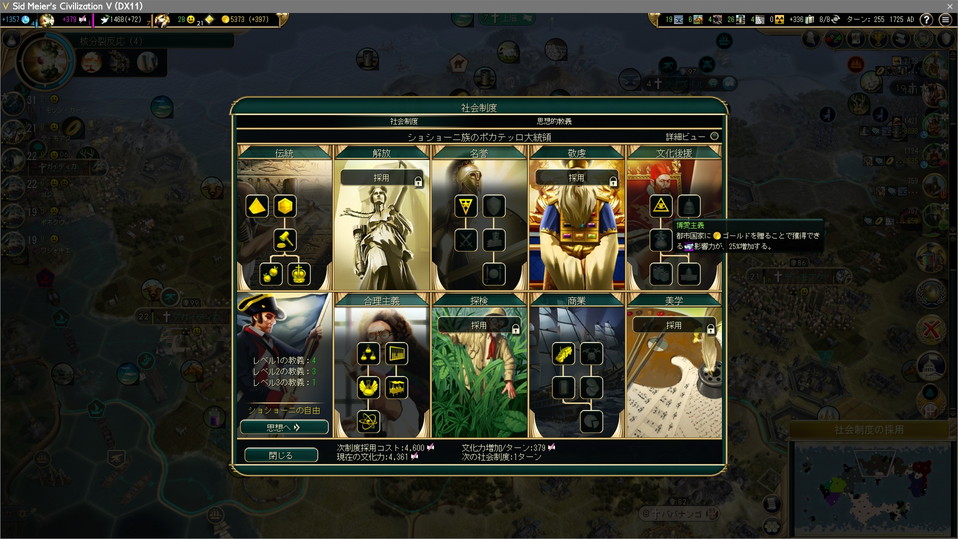Choose the inverted triangle policy in 名誉

click(x=465, y=206)
